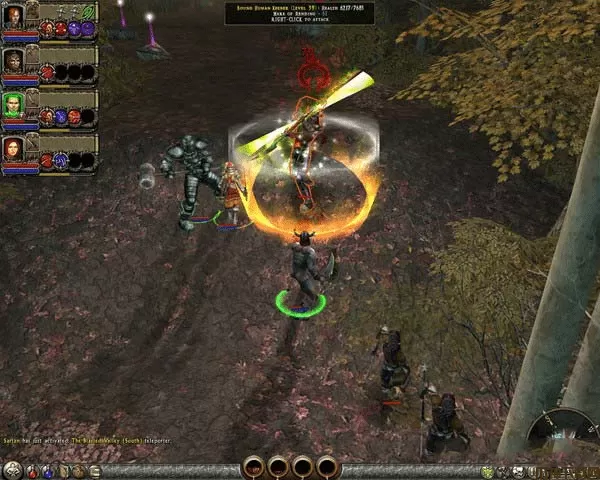This screenshot has height=480, width=600.
Task: Open the compass minimap
Action: pyautogui.click(x=560, y=432)
